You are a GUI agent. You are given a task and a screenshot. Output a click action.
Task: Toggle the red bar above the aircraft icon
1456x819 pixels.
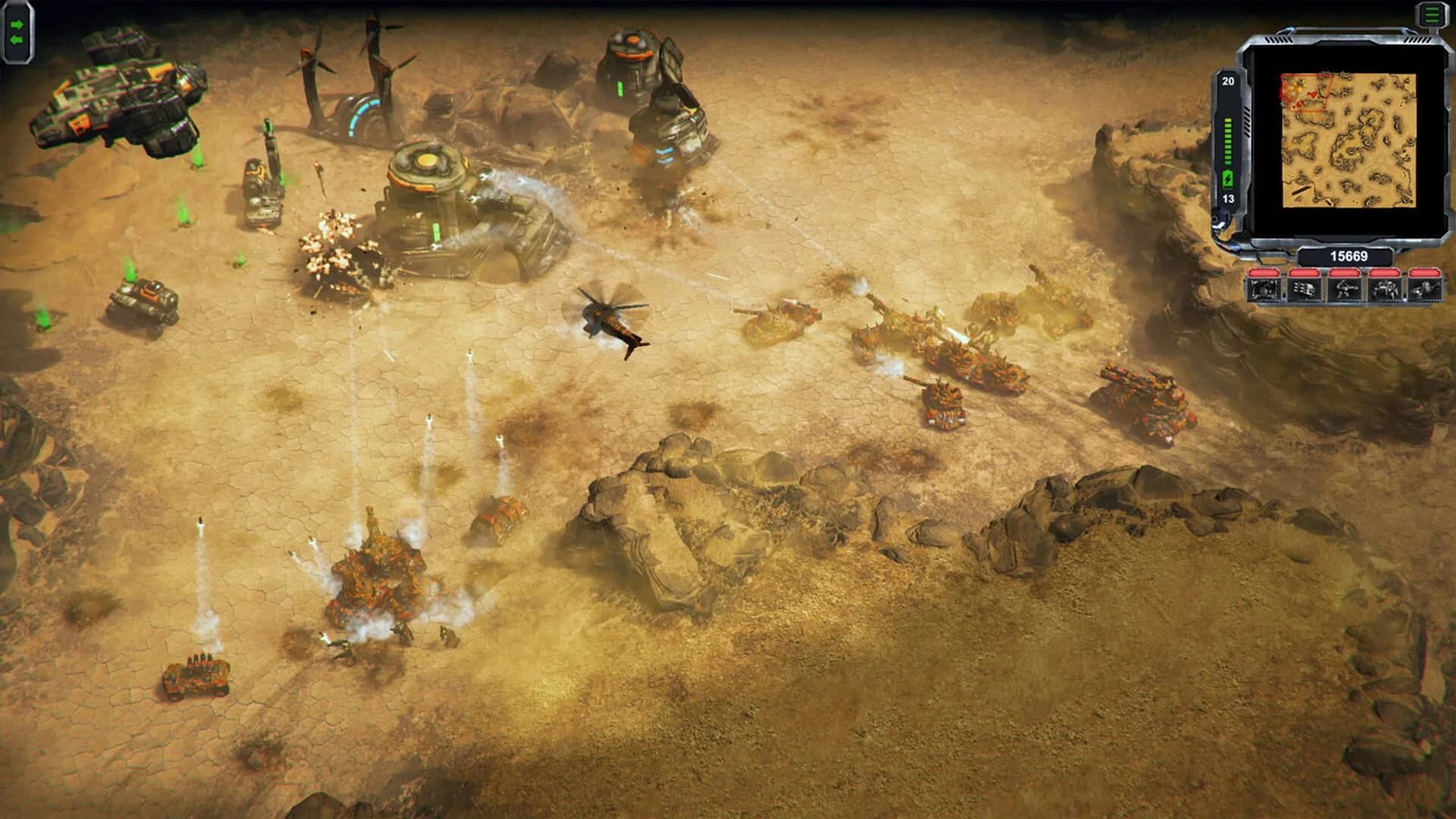click(x=1426, y=272)
